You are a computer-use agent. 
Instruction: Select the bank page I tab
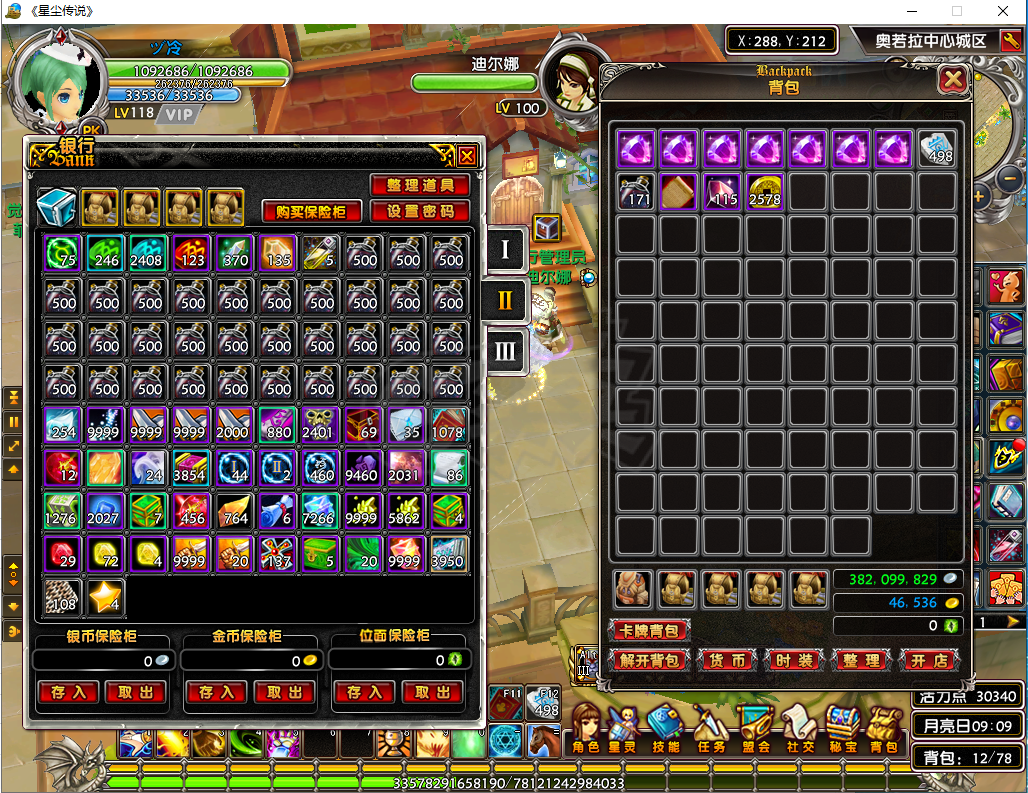coord(505,249)
